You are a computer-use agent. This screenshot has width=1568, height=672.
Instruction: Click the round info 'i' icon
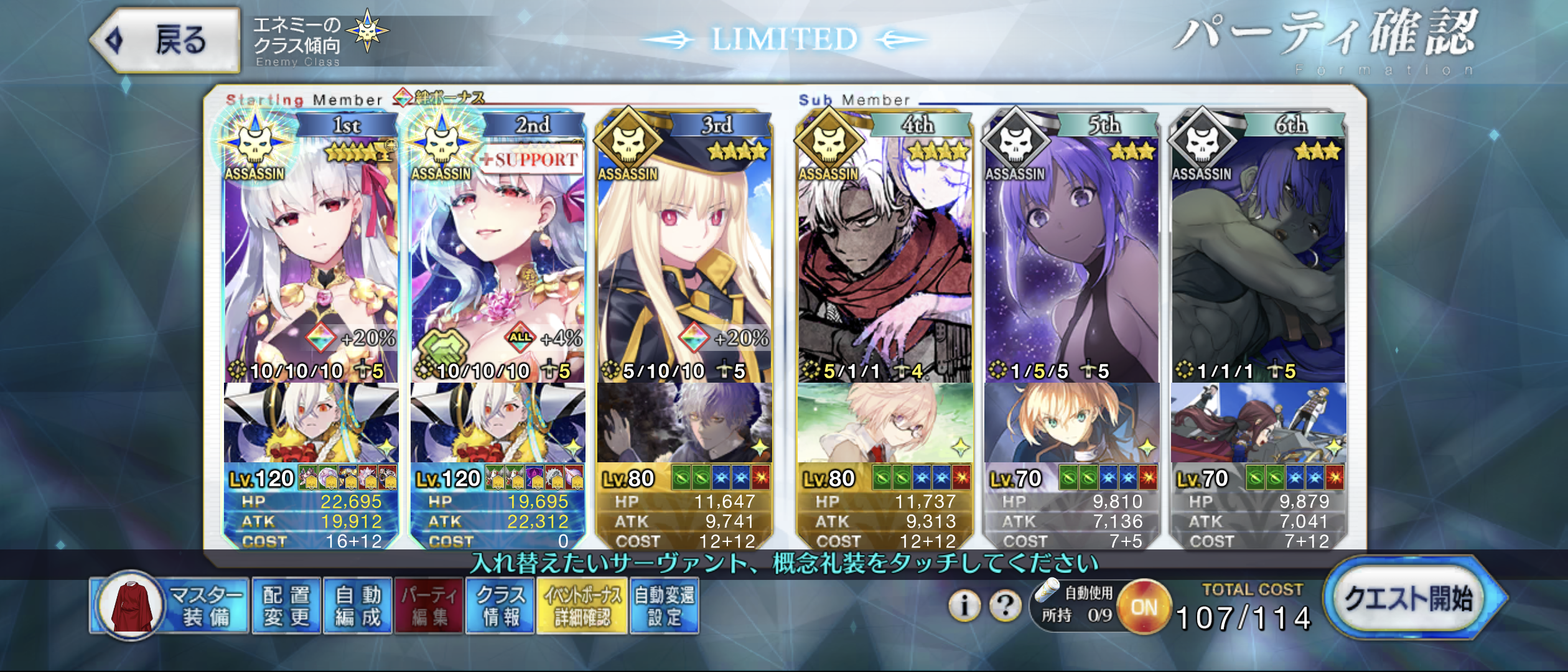coord(964,605)
